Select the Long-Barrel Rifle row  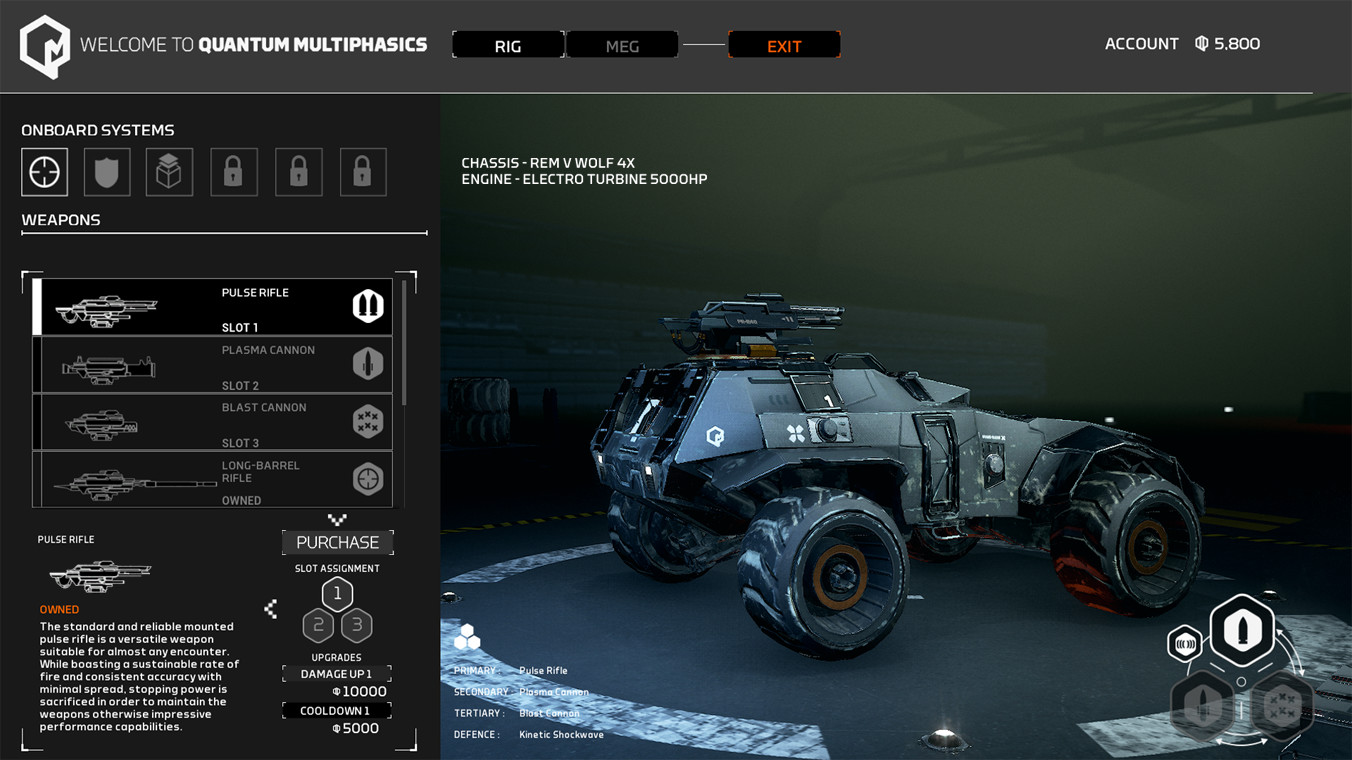(x=214, y=480)
